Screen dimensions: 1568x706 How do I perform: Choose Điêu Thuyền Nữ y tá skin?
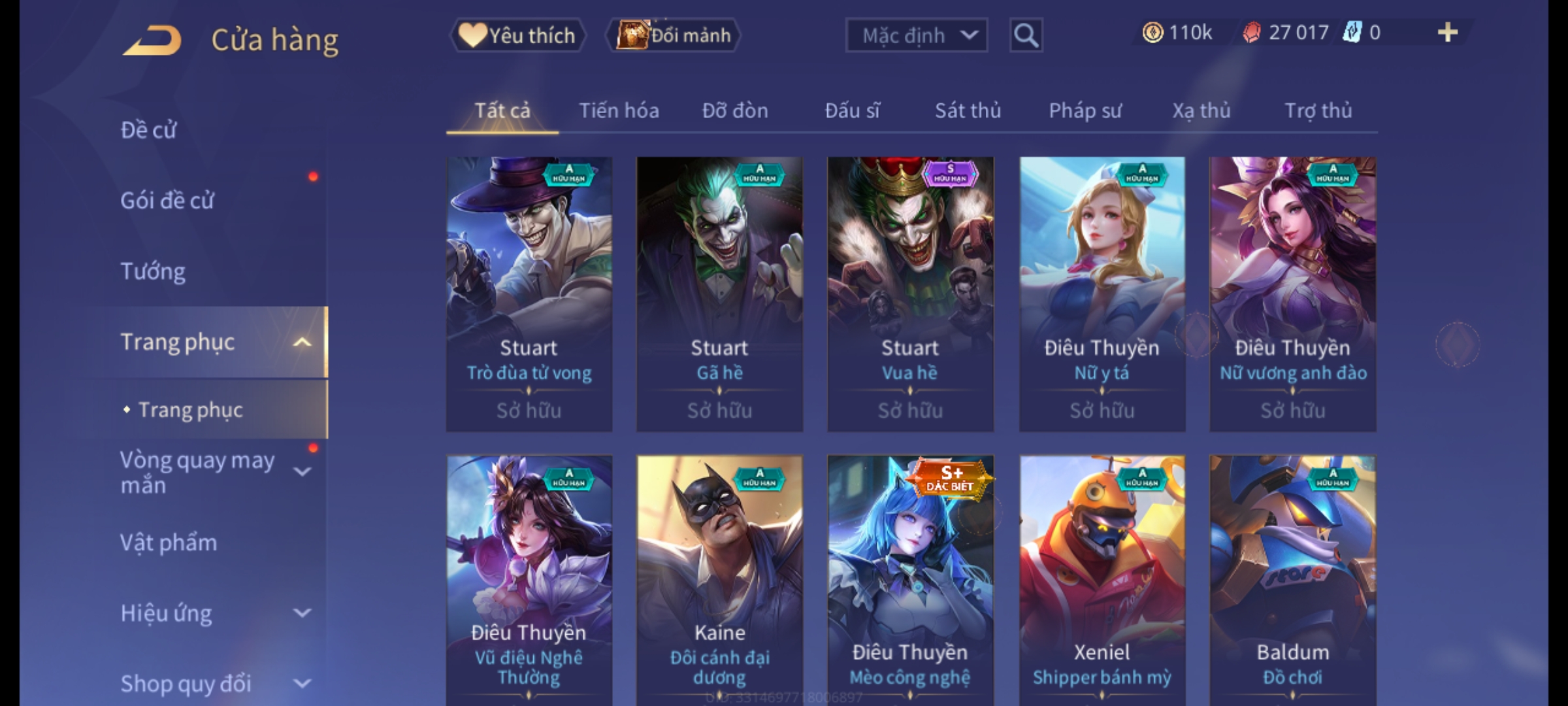[x=1102, y=294]
